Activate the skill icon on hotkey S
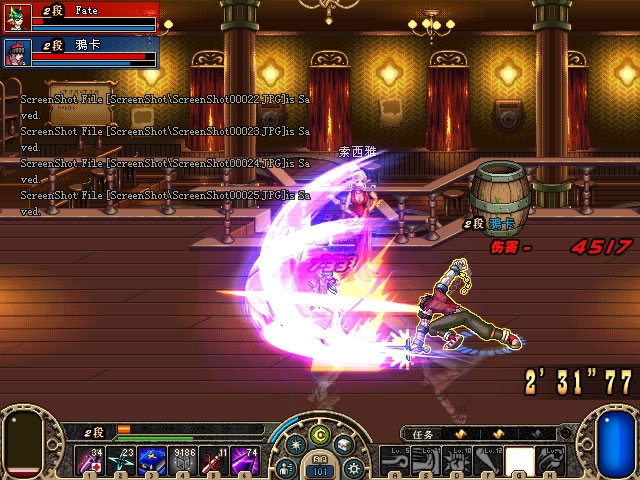The width and height of the screenshot is (640, 480). [x=423, y=460]
